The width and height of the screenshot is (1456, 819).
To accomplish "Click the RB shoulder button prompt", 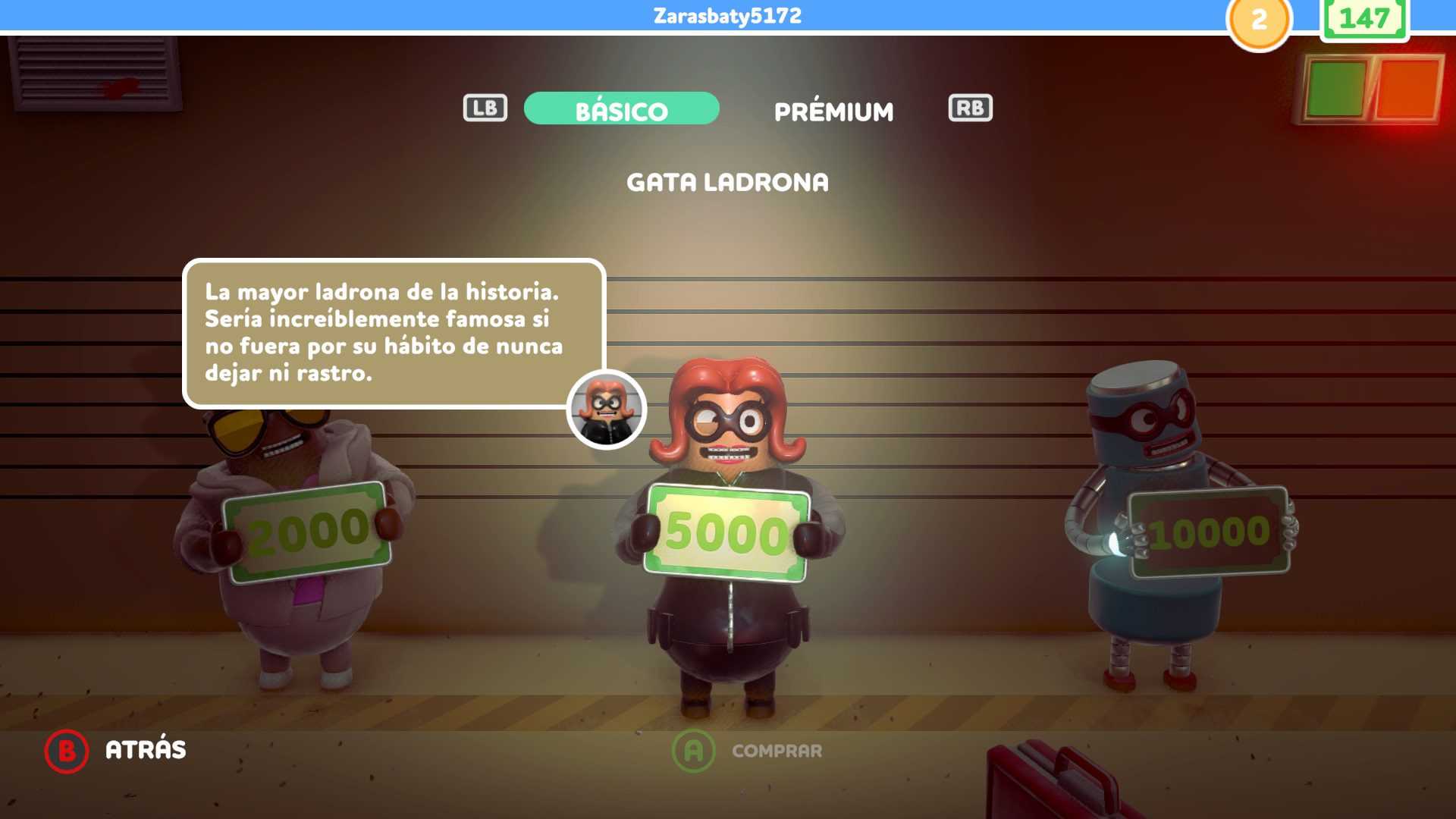I will click(x=969, y=108).
